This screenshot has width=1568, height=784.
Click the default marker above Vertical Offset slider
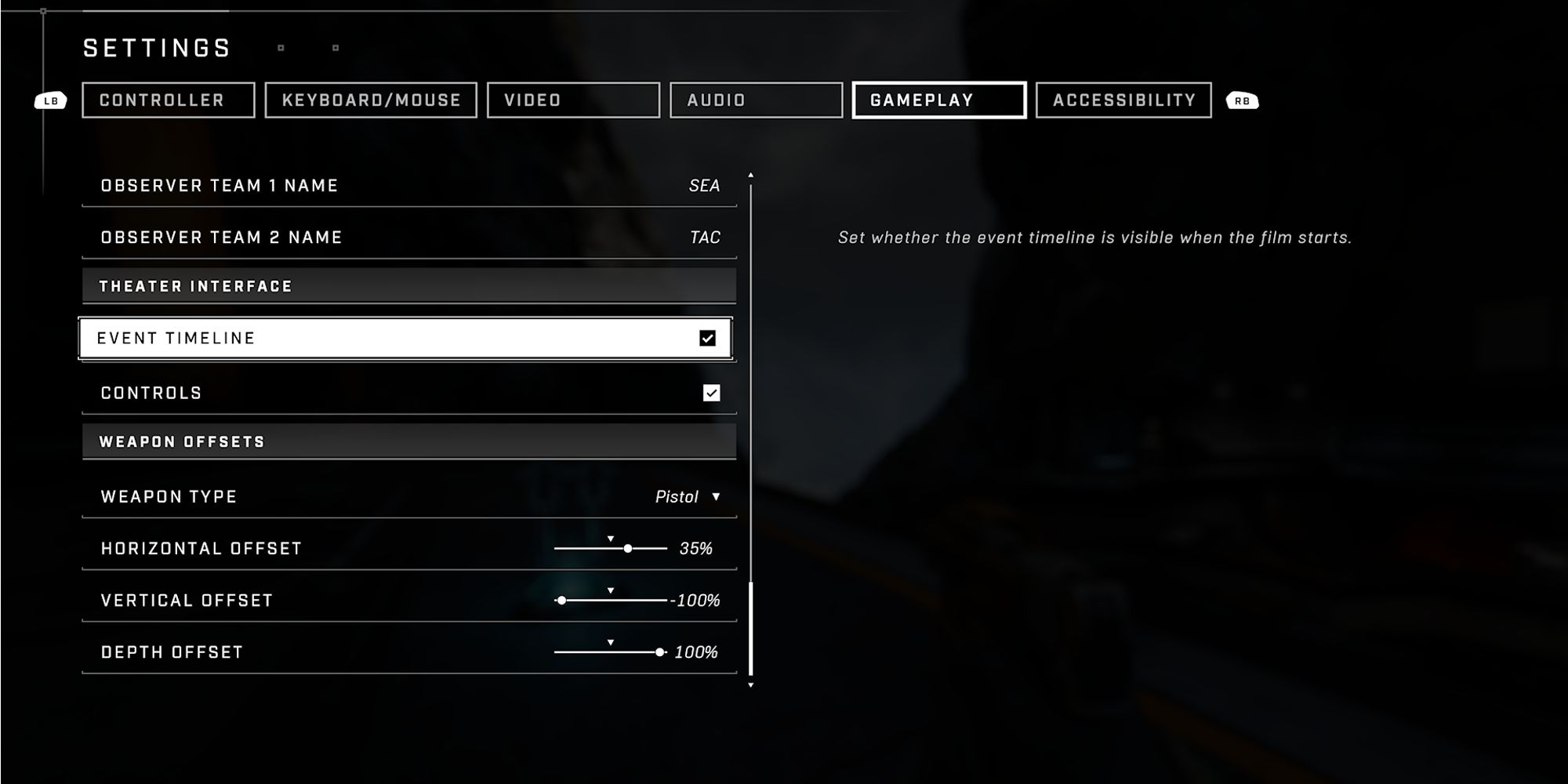(611, 590)
